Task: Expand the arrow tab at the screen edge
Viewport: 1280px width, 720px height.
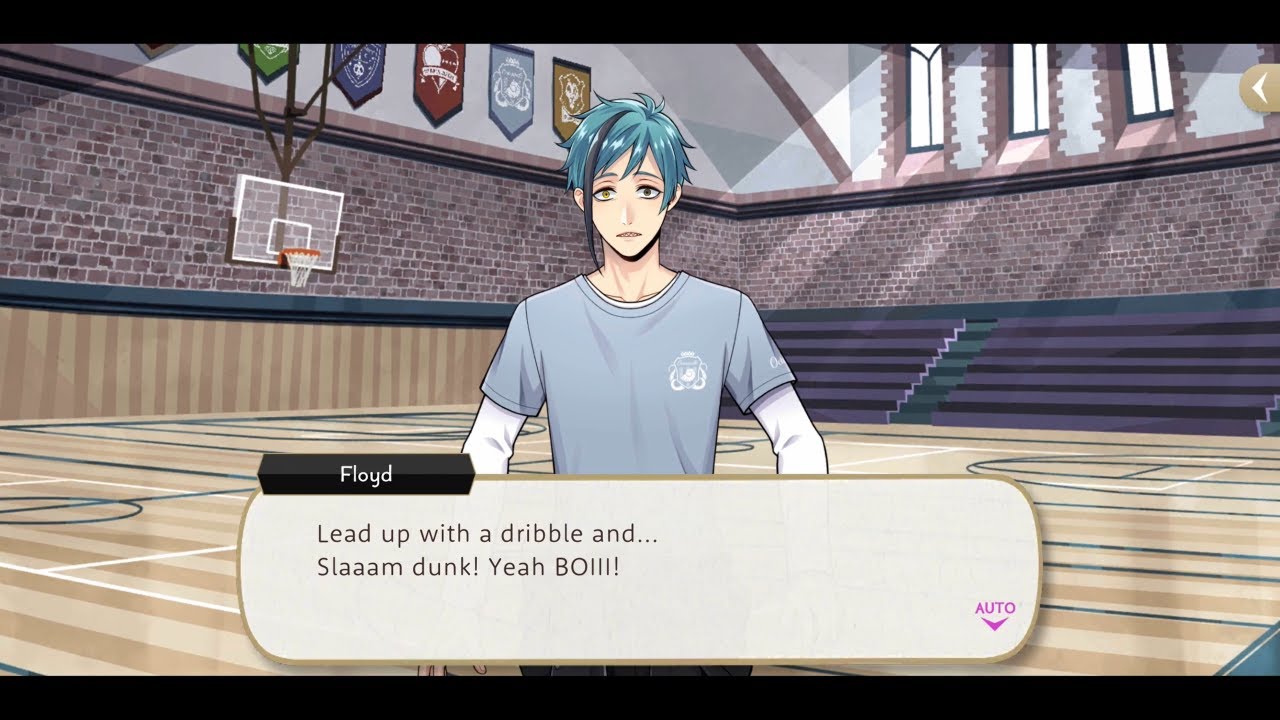Action: [1260, 90]
